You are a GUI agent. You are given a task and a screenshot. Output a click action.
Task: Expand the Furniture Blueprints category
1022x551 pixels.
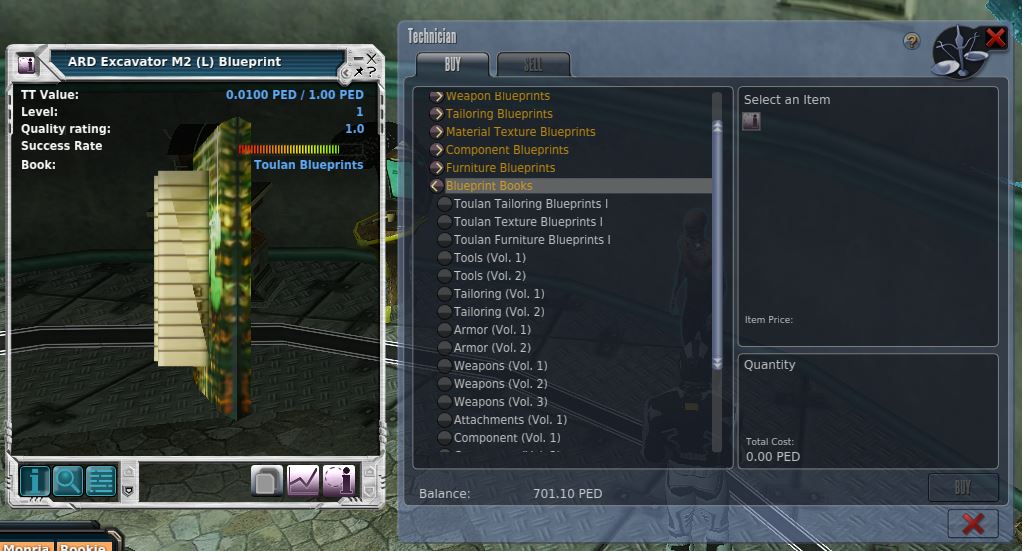(x=500, y=168)
